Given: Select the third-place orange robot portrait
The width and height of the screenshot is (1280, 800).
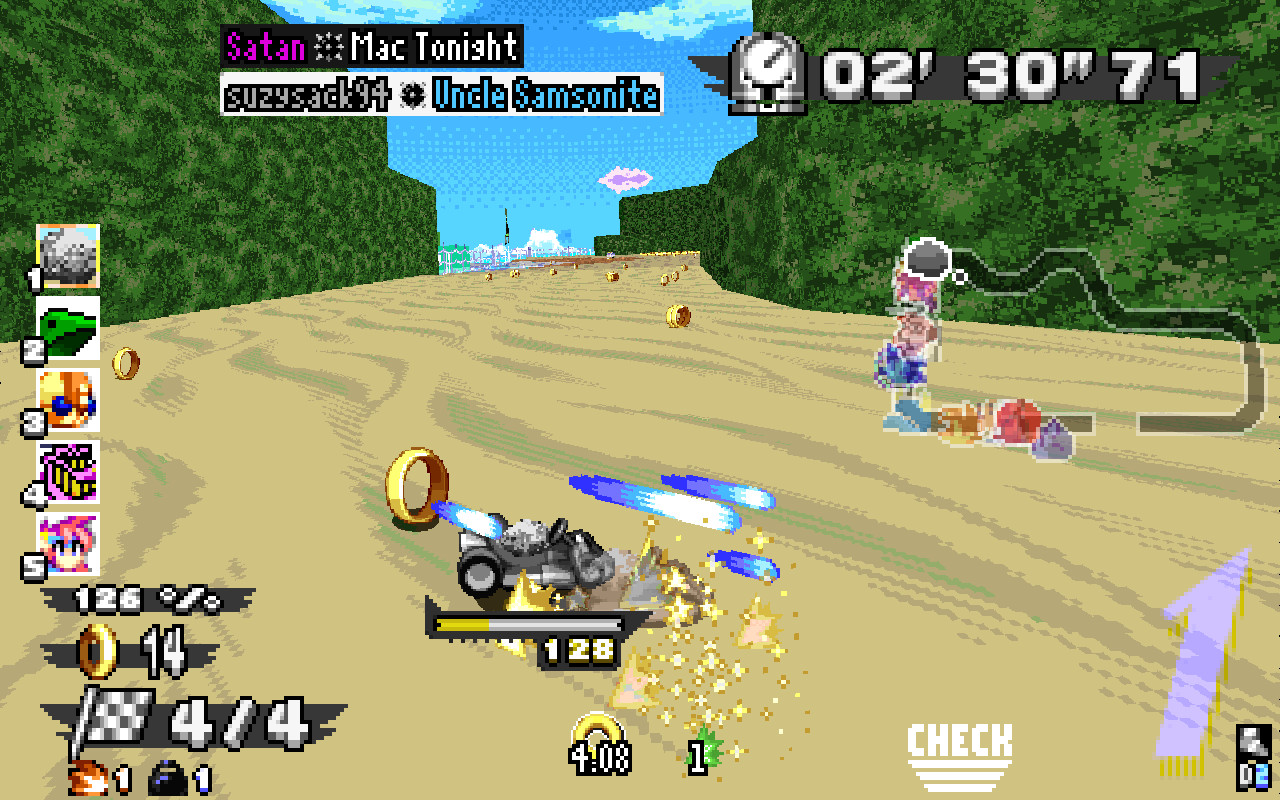Looking at the screenshot, I should [68, 398].
